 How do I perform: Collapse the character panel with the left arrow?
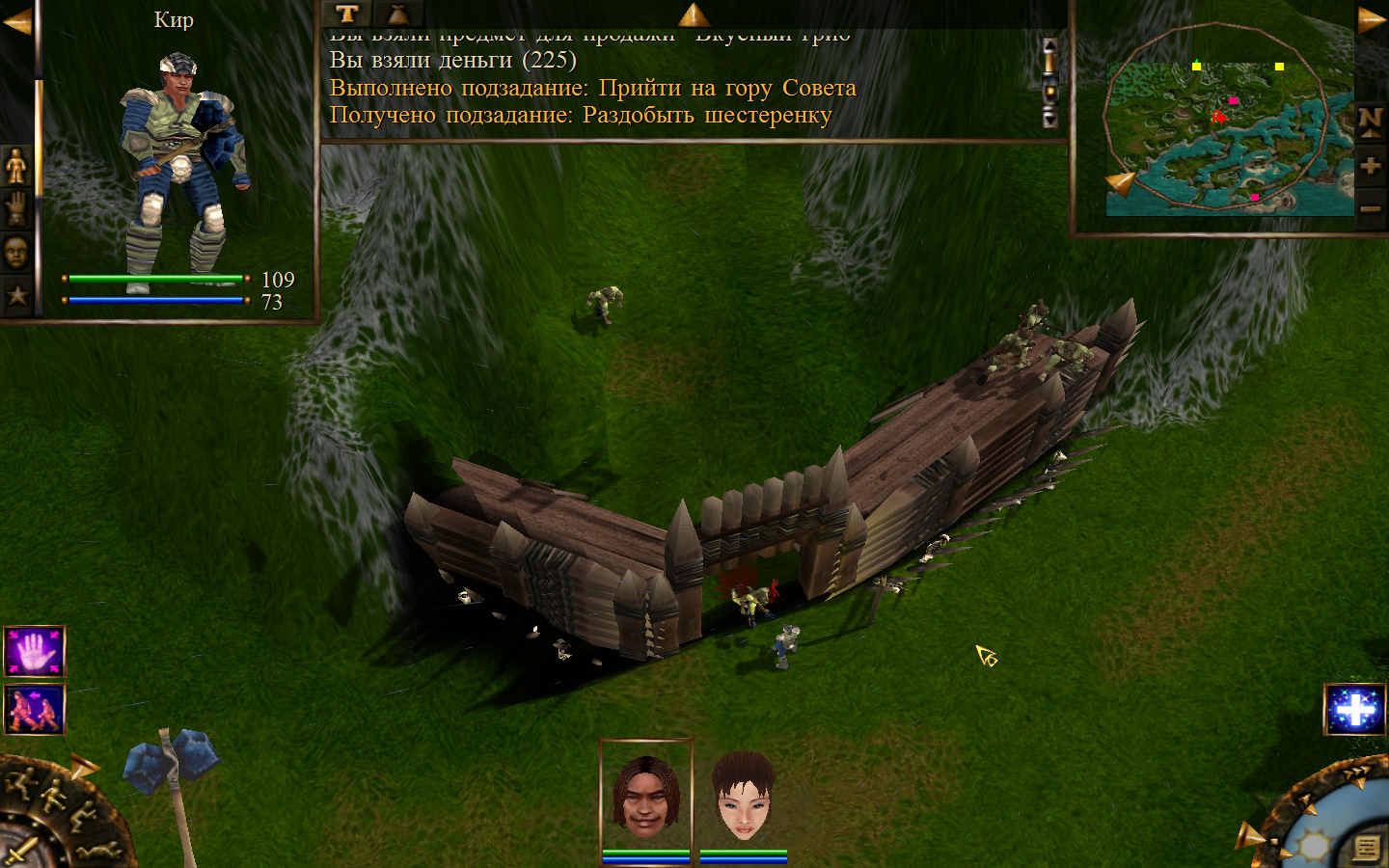click(x=17, y=21)
